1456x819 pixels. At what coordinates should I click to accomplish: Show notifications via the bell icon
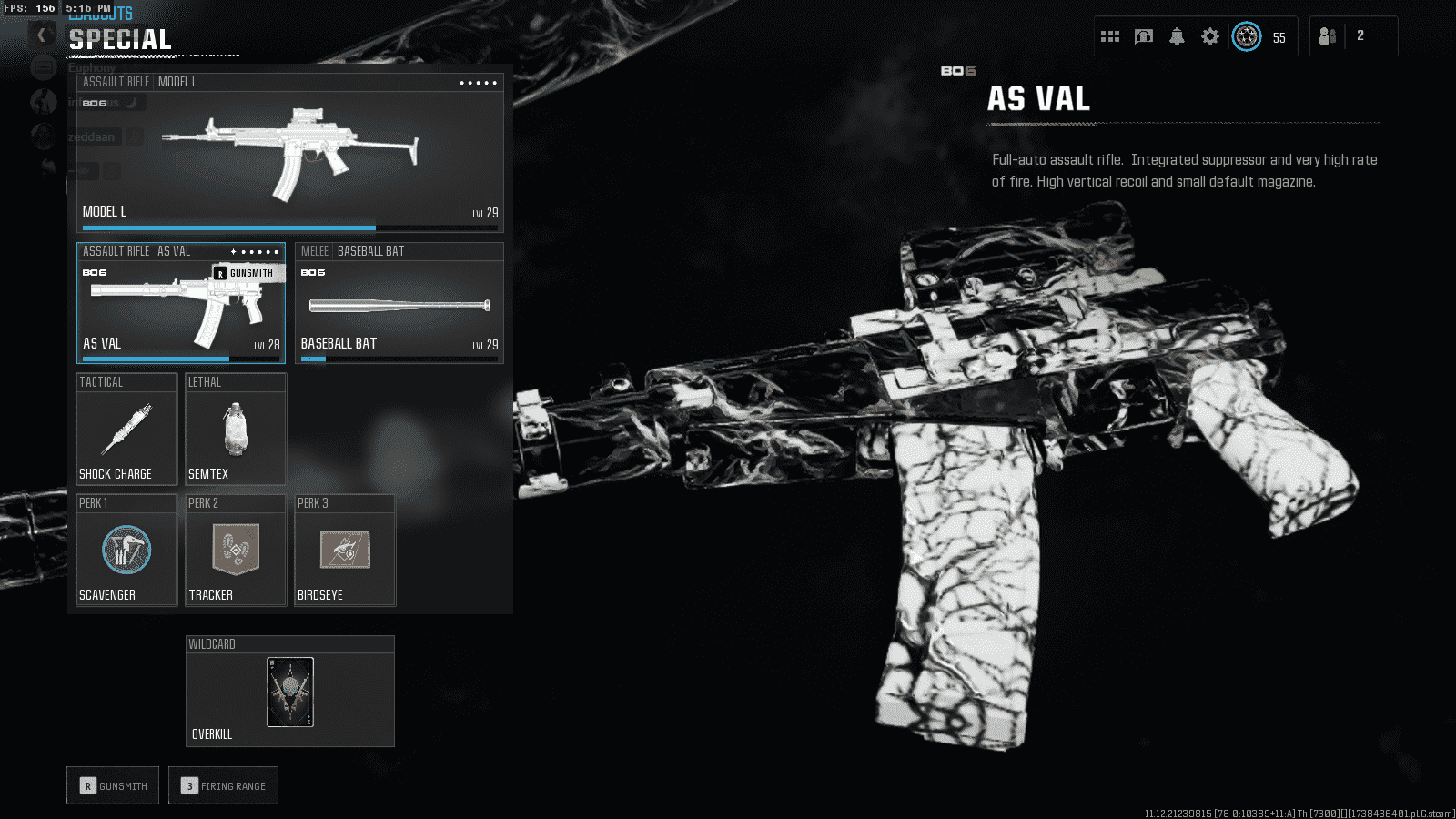pyautogui.click(x=1177, y=36)
